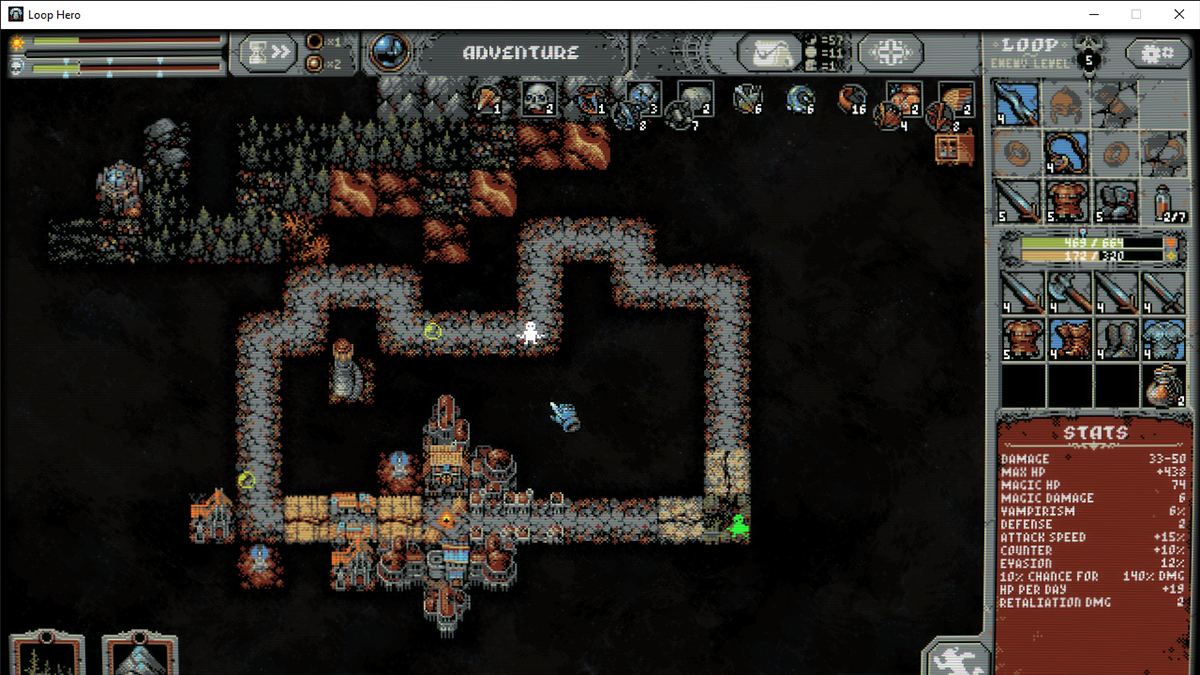Pick the level 4 axe in inventory
Image resolution: width=1200 pixels, height=675 pixels.
pos(1069,292)
